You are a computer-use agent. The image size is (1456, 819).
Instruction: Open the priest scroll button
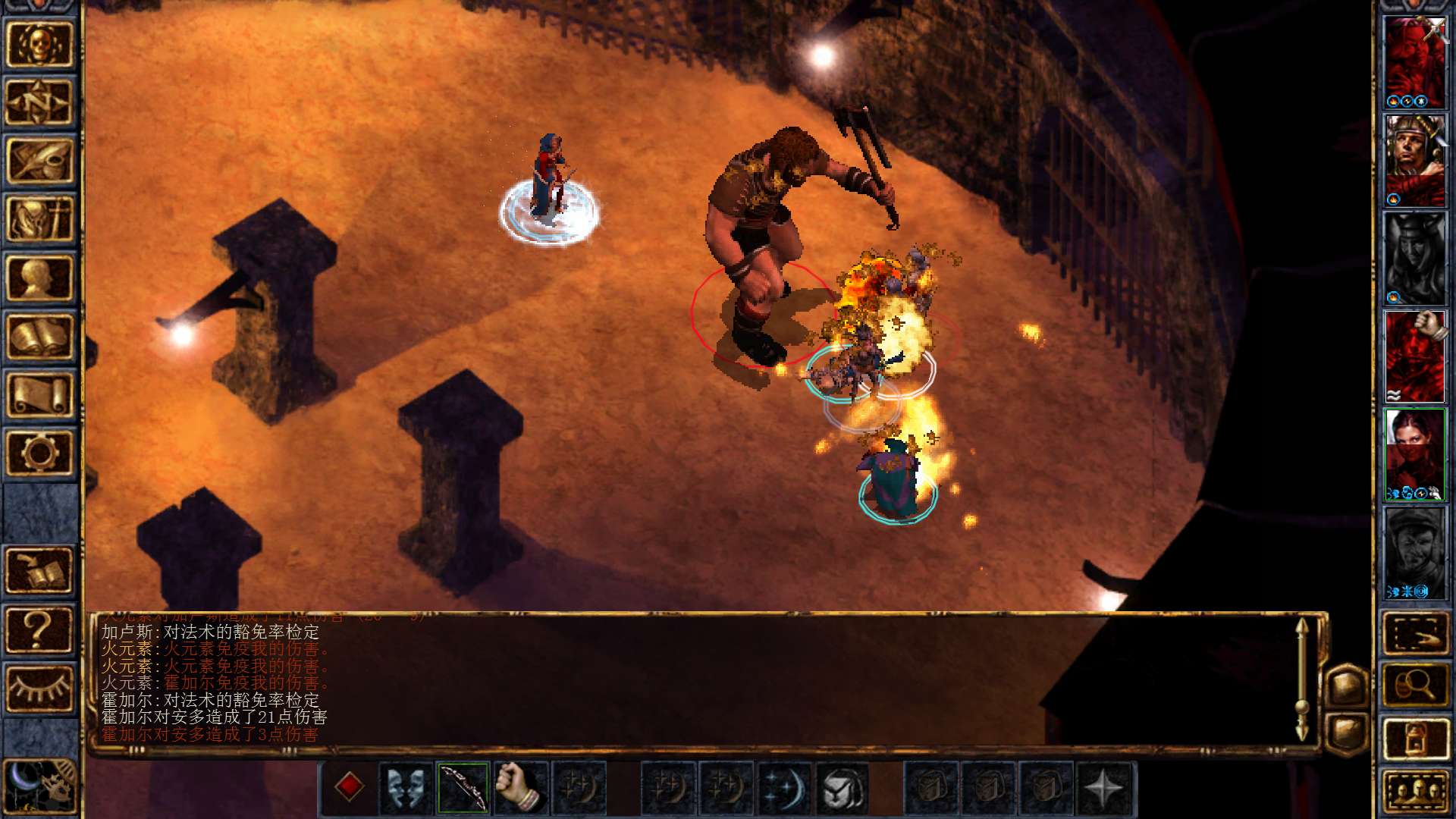click(x=39, y=395)
